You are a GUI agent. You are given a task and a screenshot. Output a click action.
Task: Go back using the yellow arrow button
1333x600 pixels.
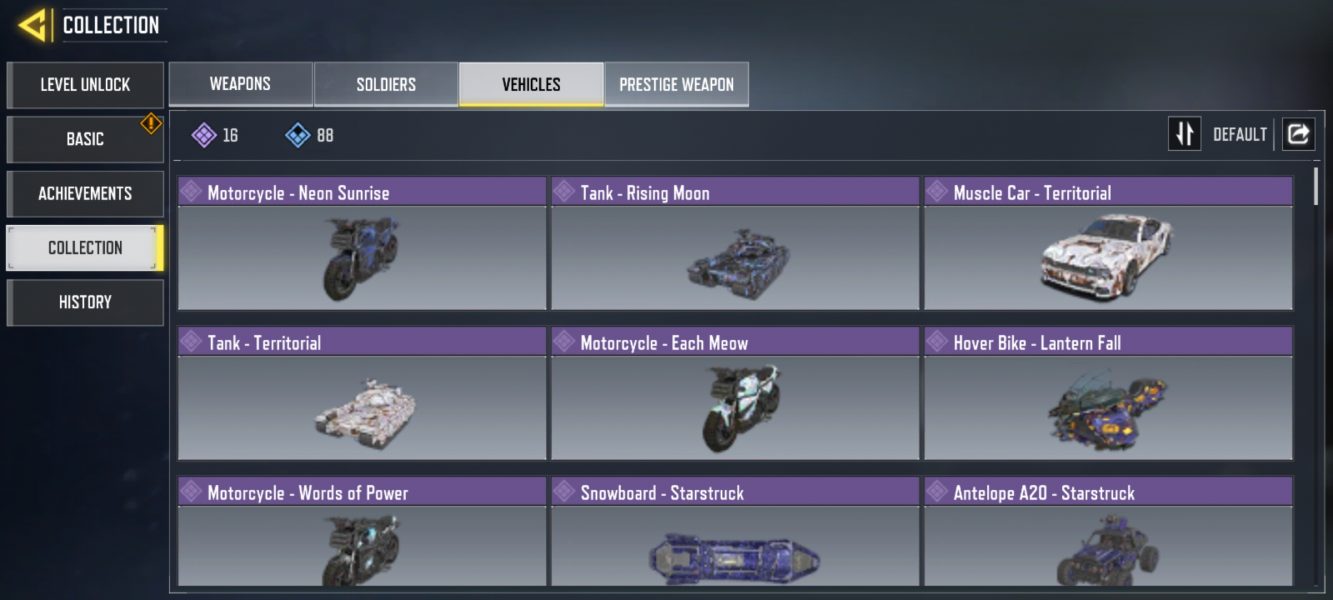click(x=33, y=25)
